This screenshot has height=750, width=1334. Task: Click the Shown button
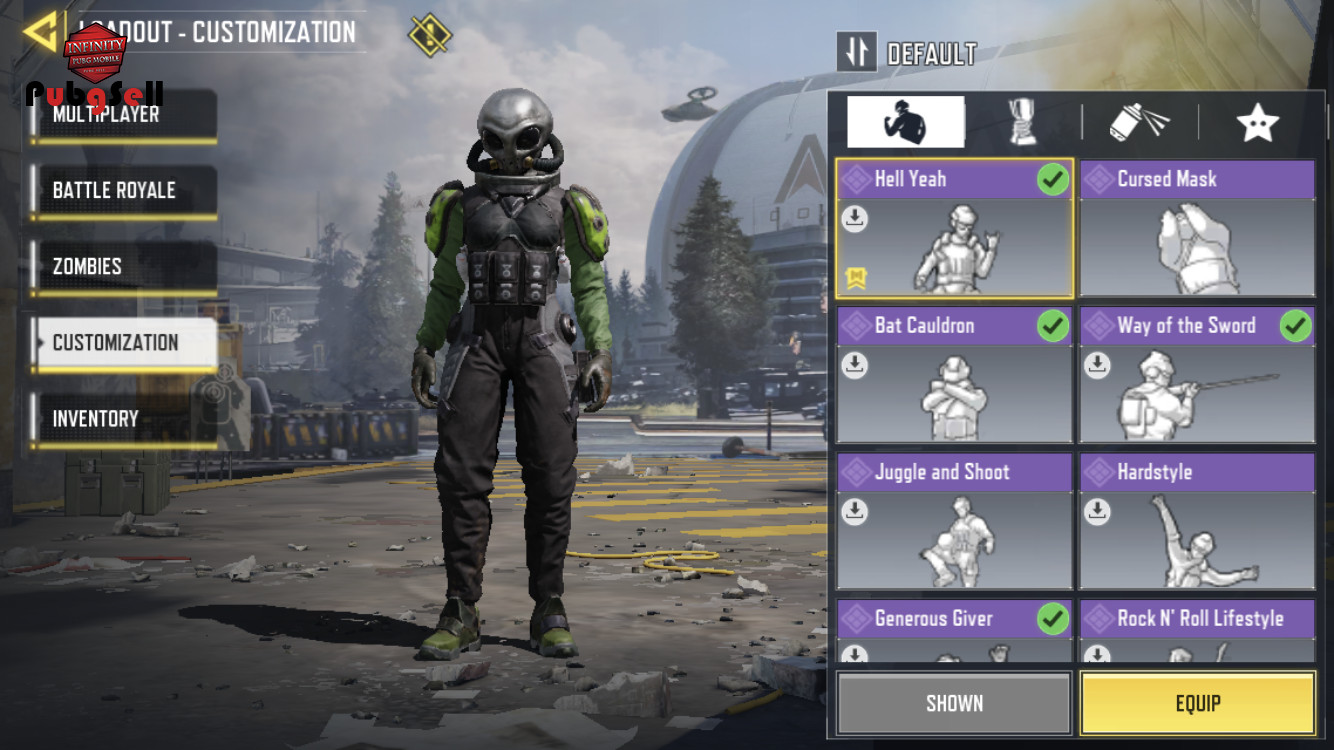(x=954, y=703)
